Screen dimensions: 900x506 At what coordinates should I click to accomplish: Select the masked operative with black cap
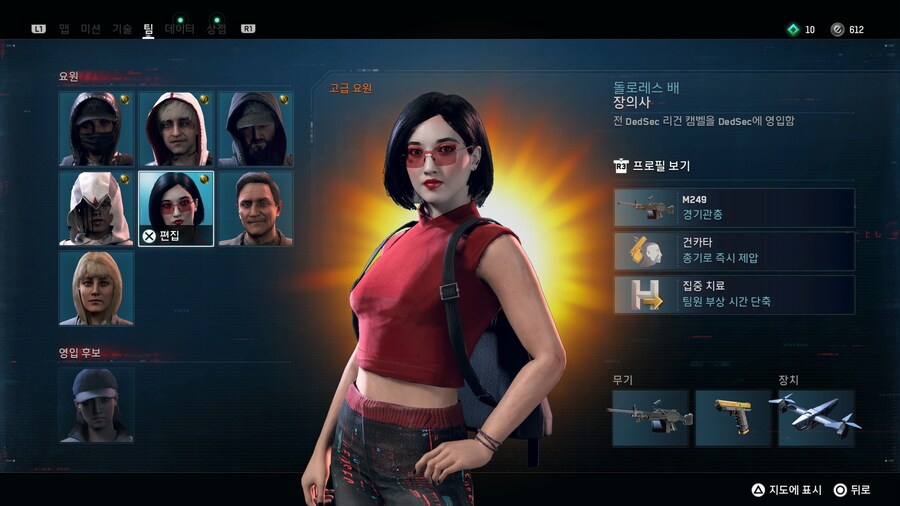(96, 129)
